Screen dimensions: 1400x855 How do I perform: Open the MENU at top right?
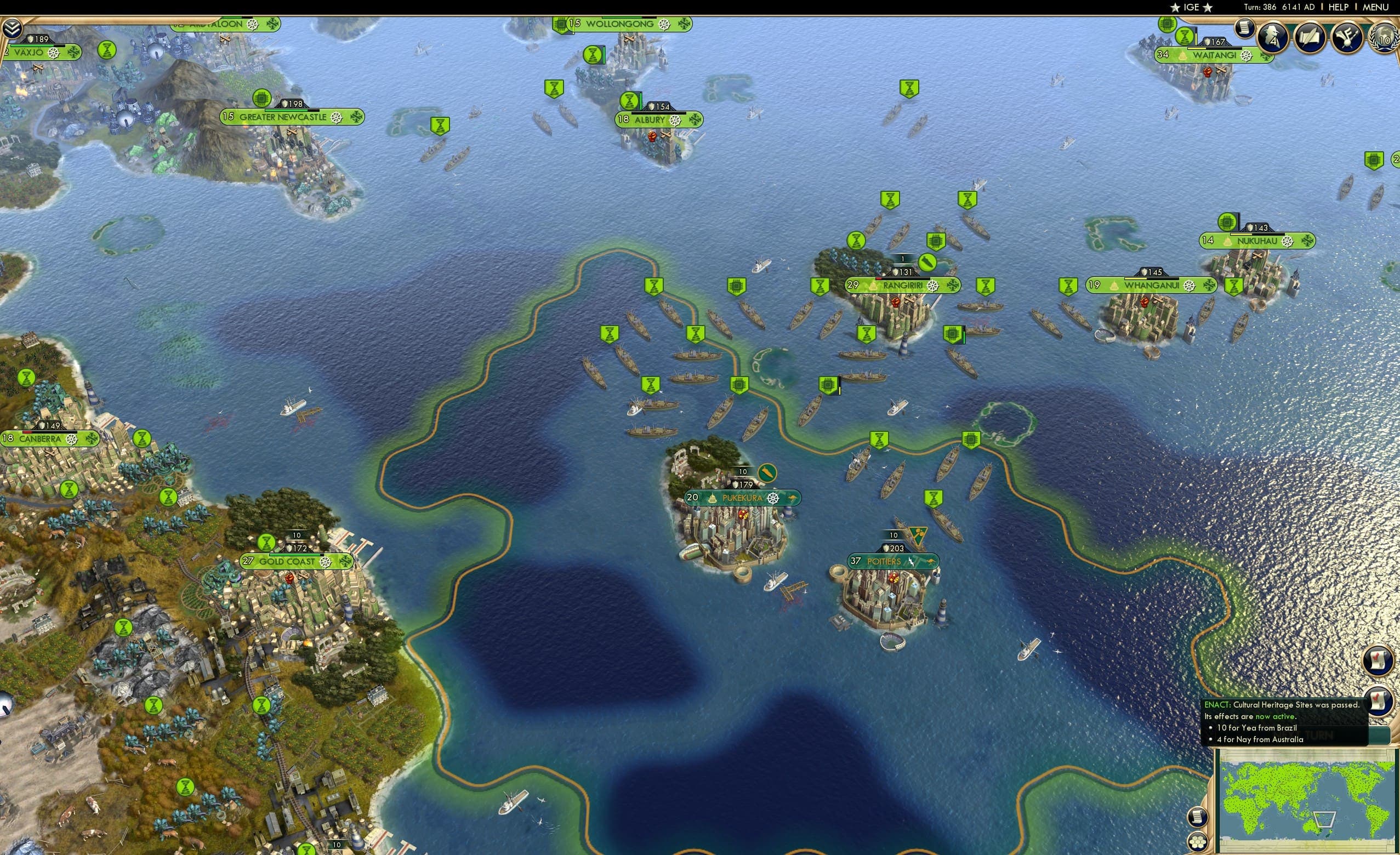(1375, 7)
